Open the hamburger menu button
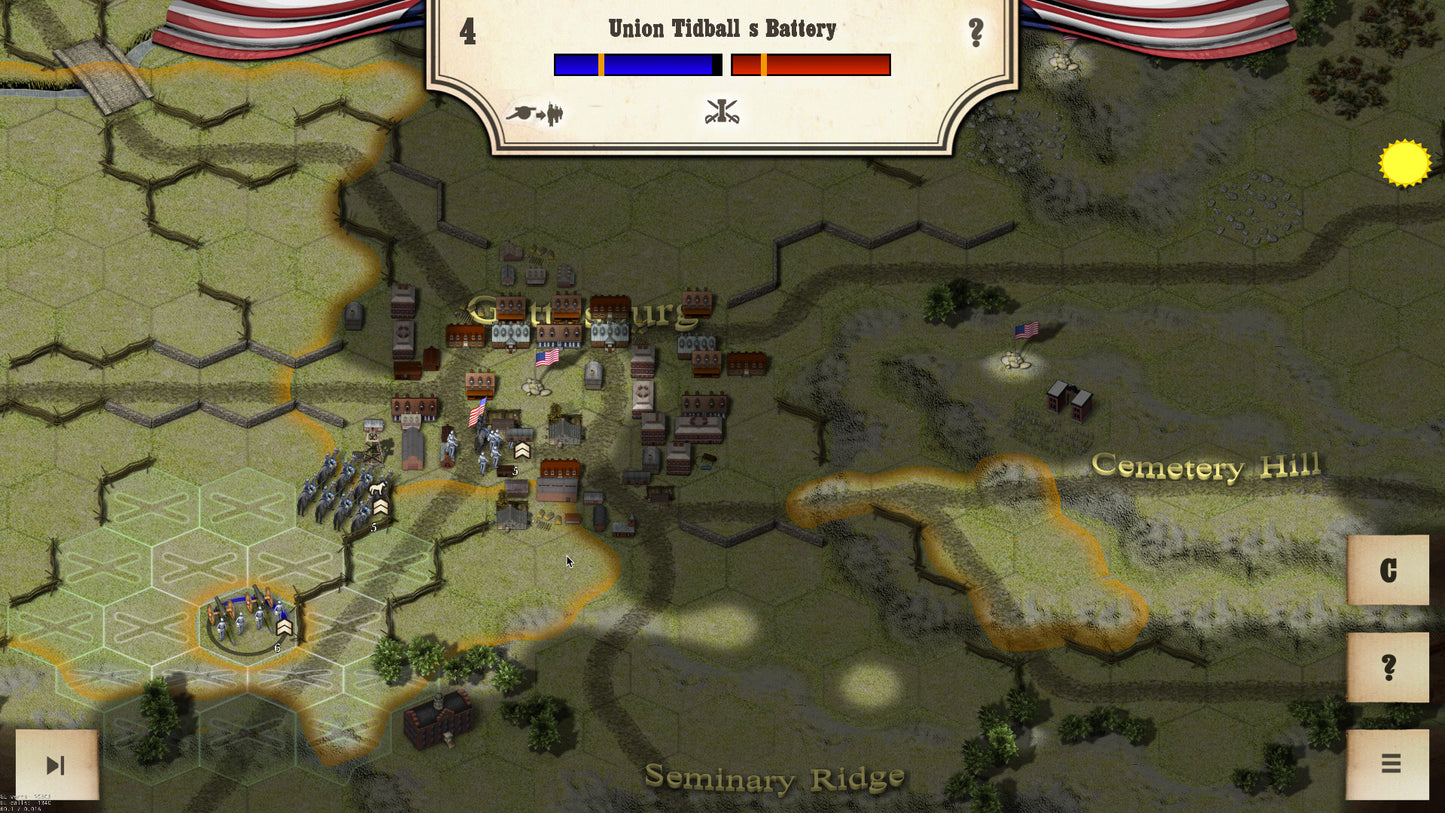Screen dimensions: 1445x813 pyautogui.click(x=1389, y=764)
